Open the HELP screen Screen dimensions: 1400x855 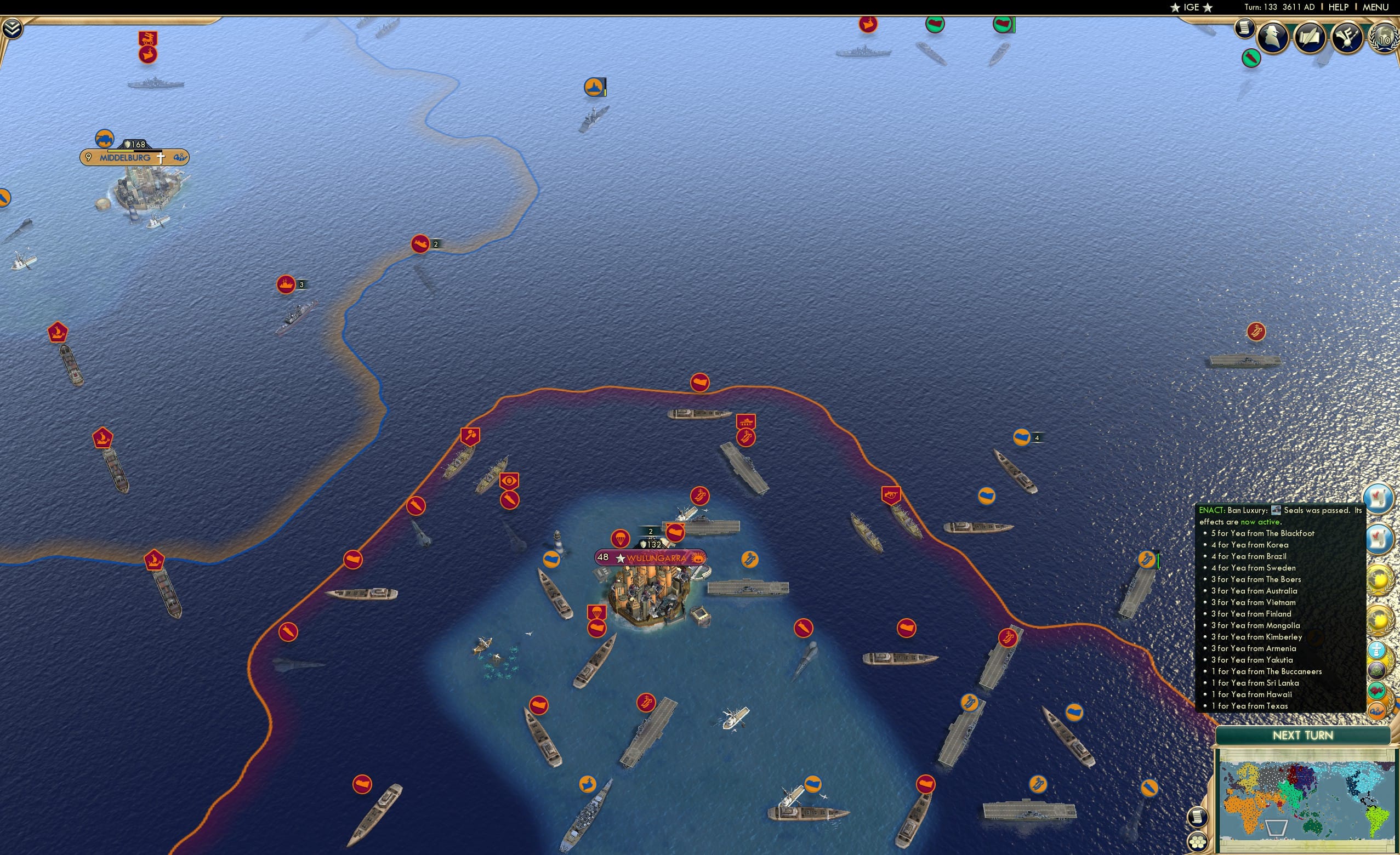click(1339, 7)
